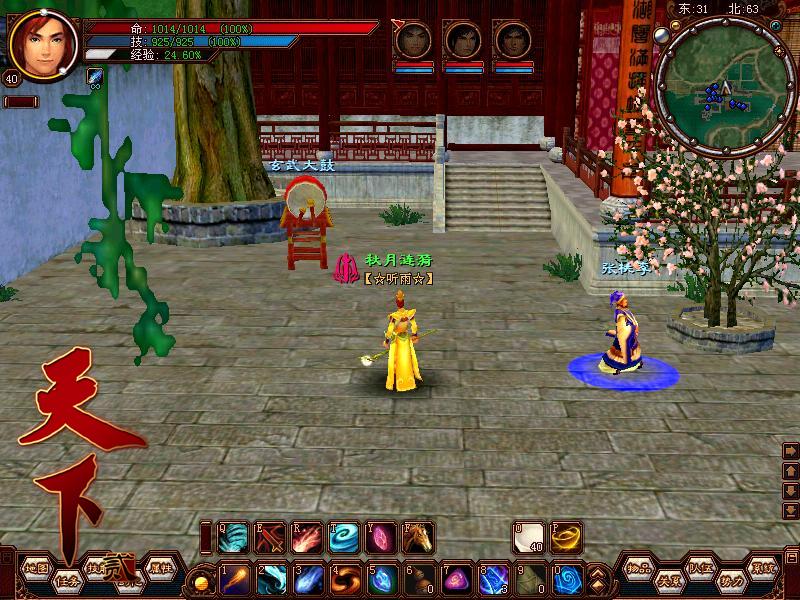This screenshot has width=800, height=600.
Task: Activate the crossed red swords skill in slot E
Action: tap(270, 538)
